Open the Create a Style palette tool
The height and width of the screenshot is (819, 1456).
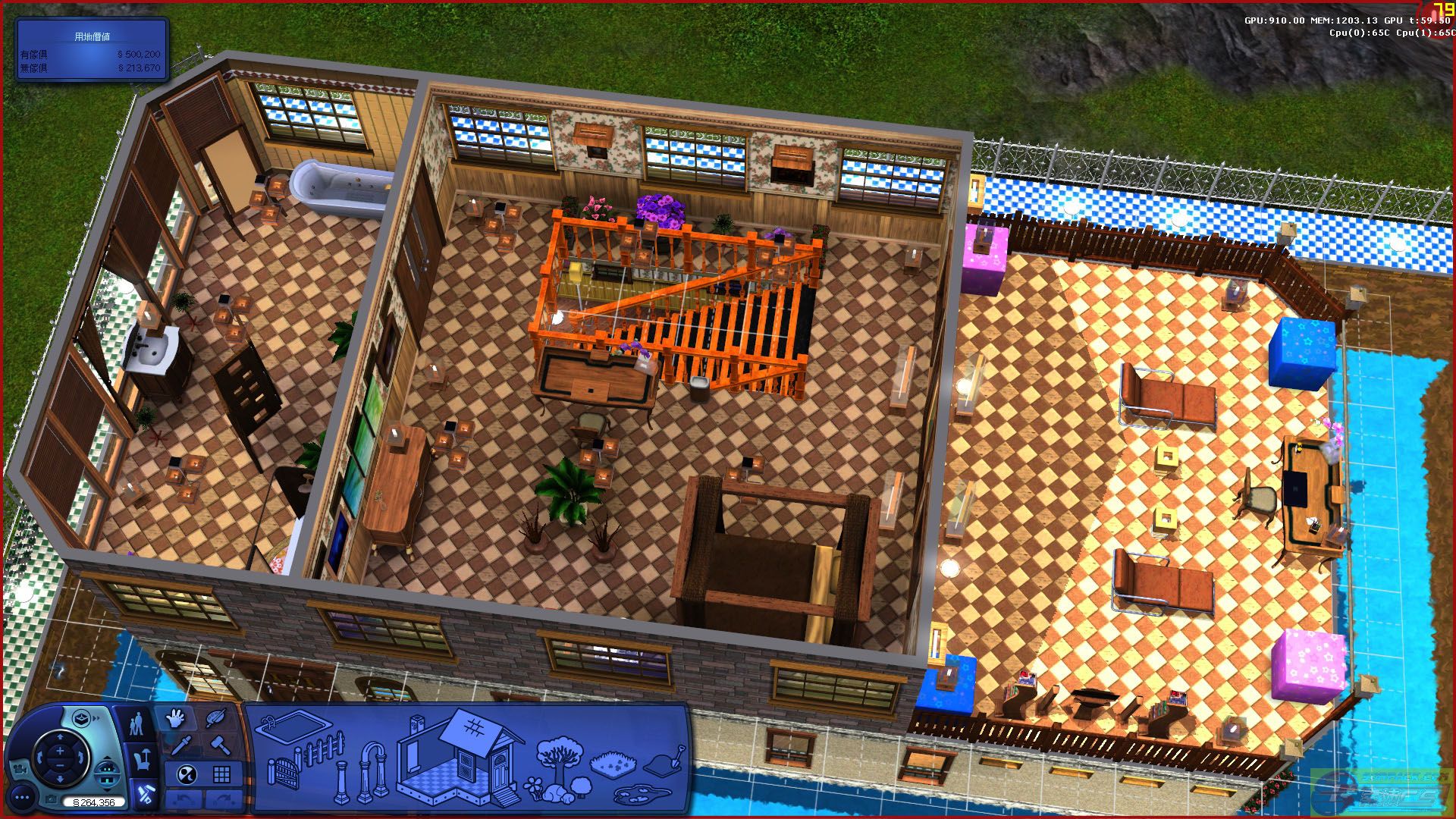click(216, 717)
